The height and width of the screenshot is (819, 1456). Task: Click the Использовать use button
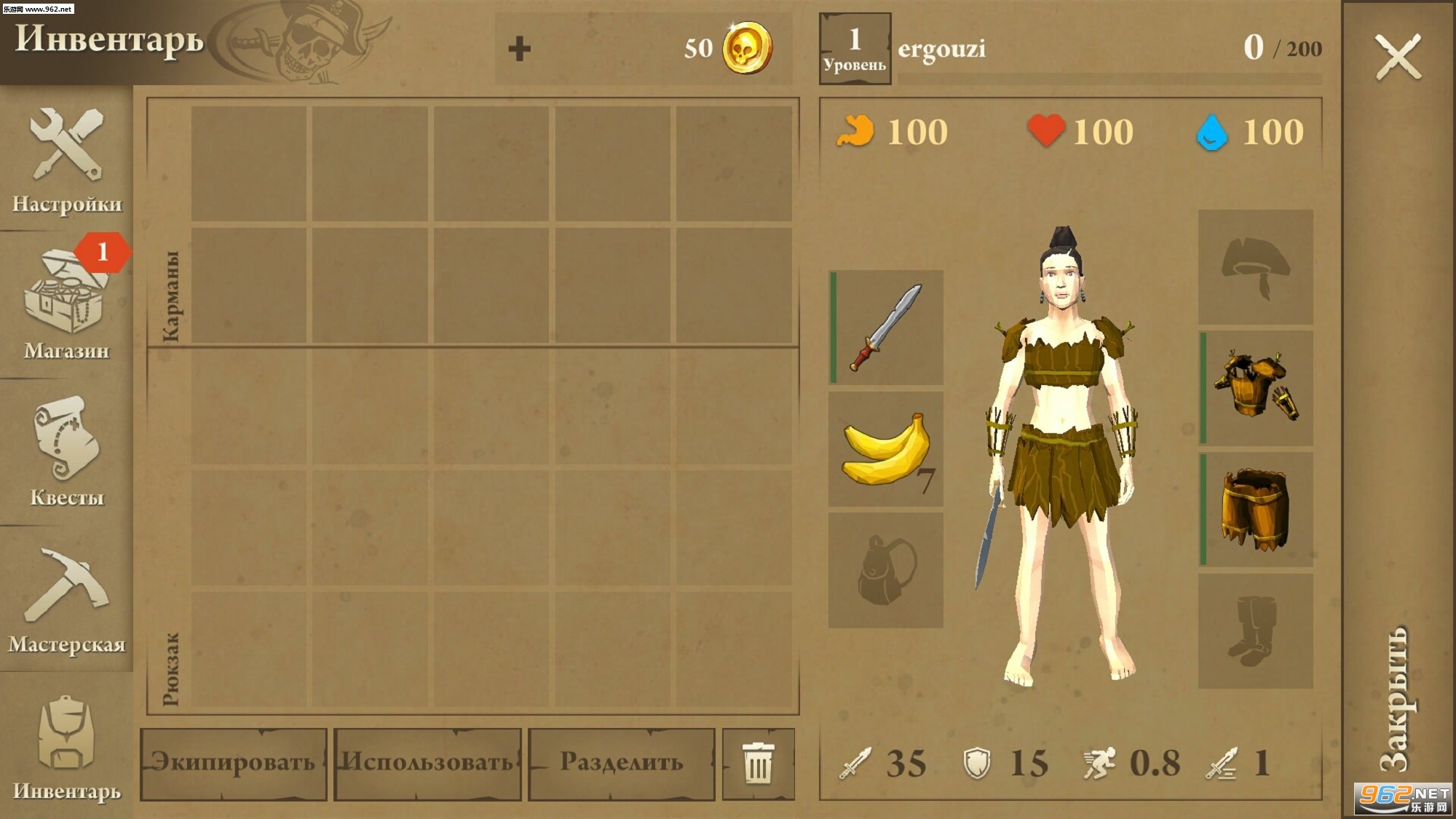tap(427, 763)
